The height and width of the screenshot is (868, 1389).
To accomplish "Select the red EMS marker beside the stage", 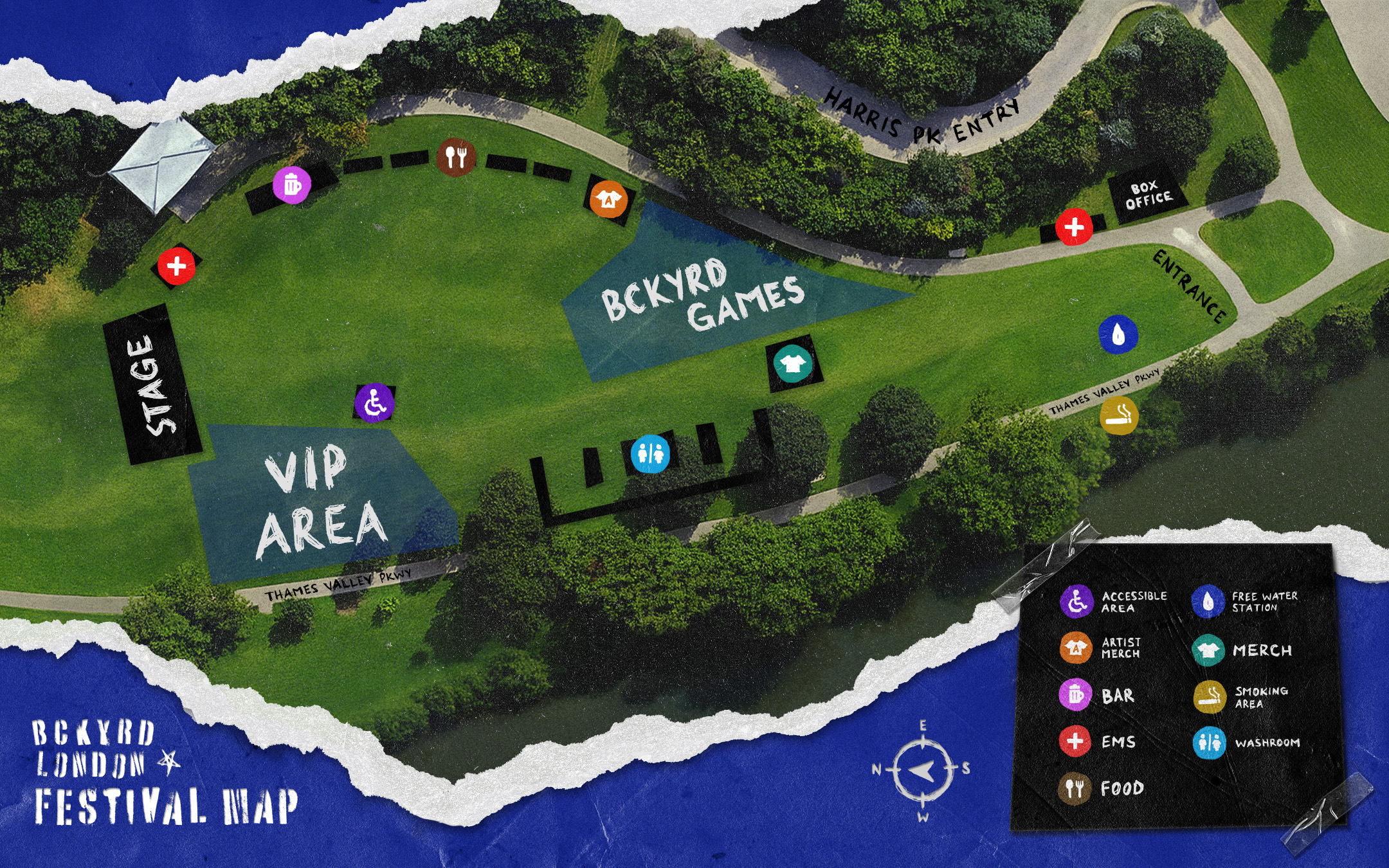I will click(x=176, y=266).
